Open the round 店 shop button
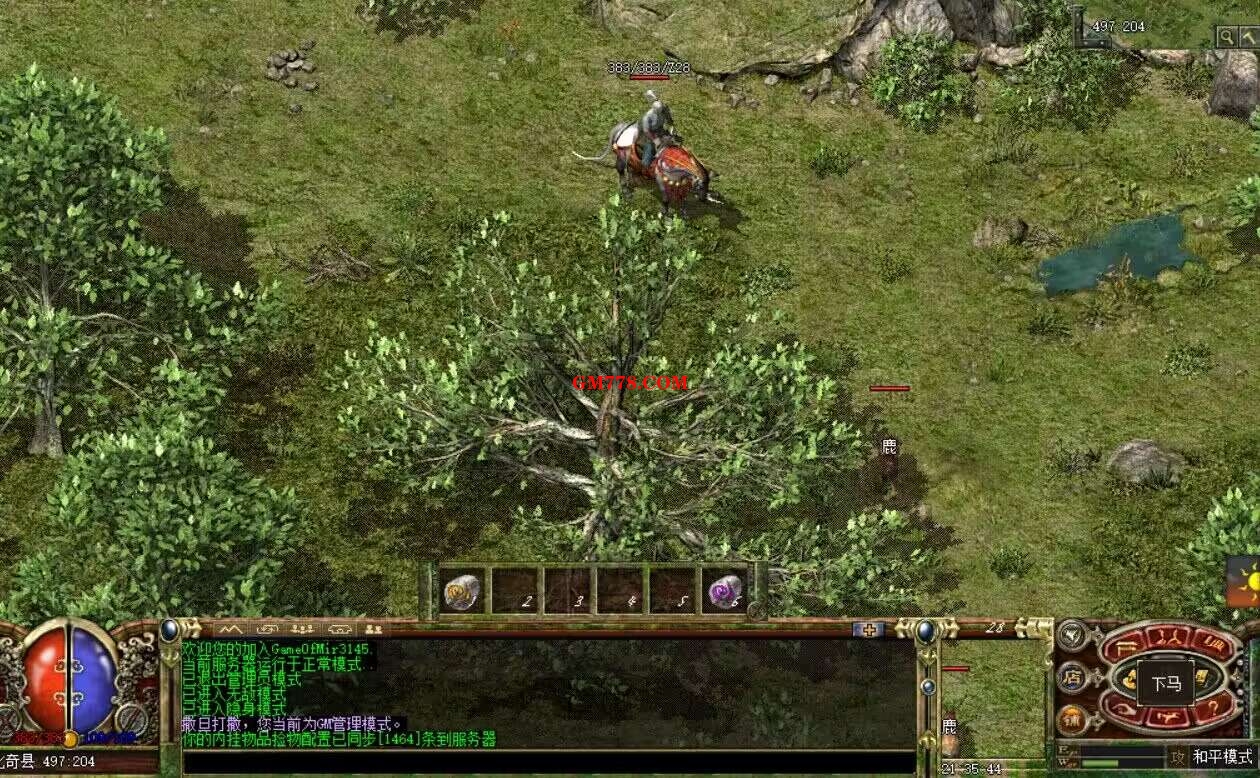The height and width of the screenshot is (778, 1260). 1072,677
